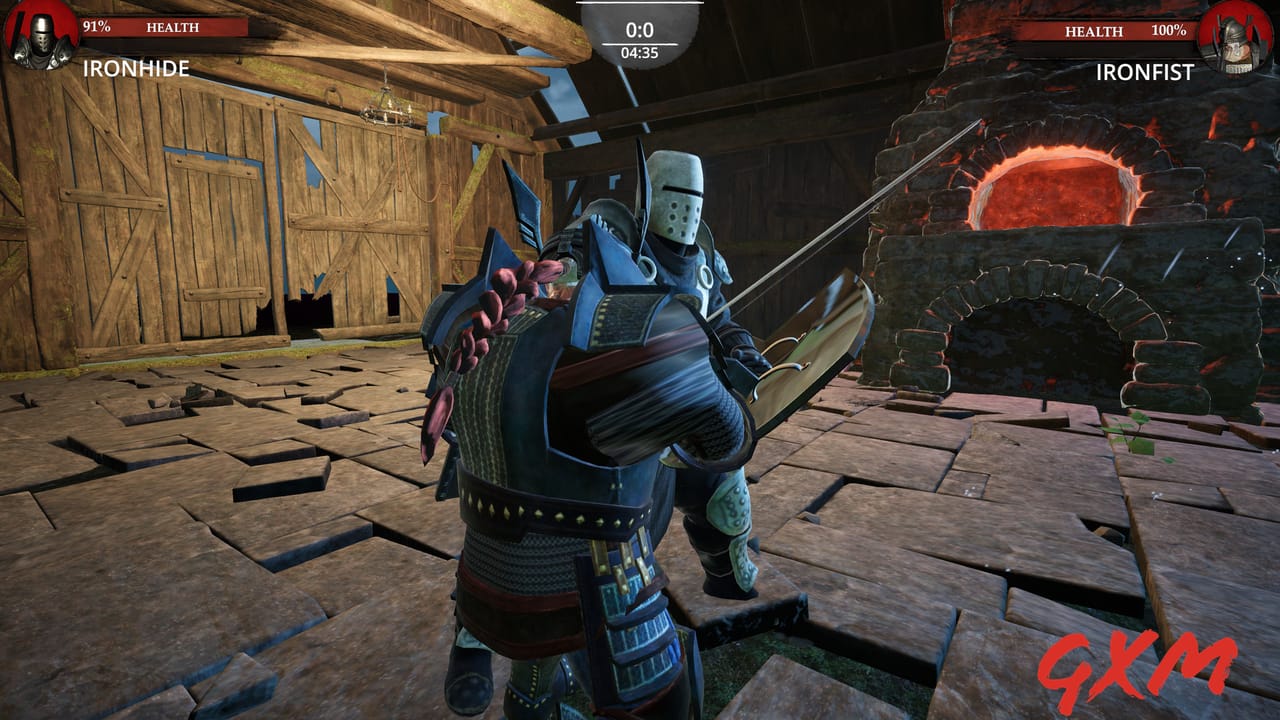Click the round score panel at top center

640,30
